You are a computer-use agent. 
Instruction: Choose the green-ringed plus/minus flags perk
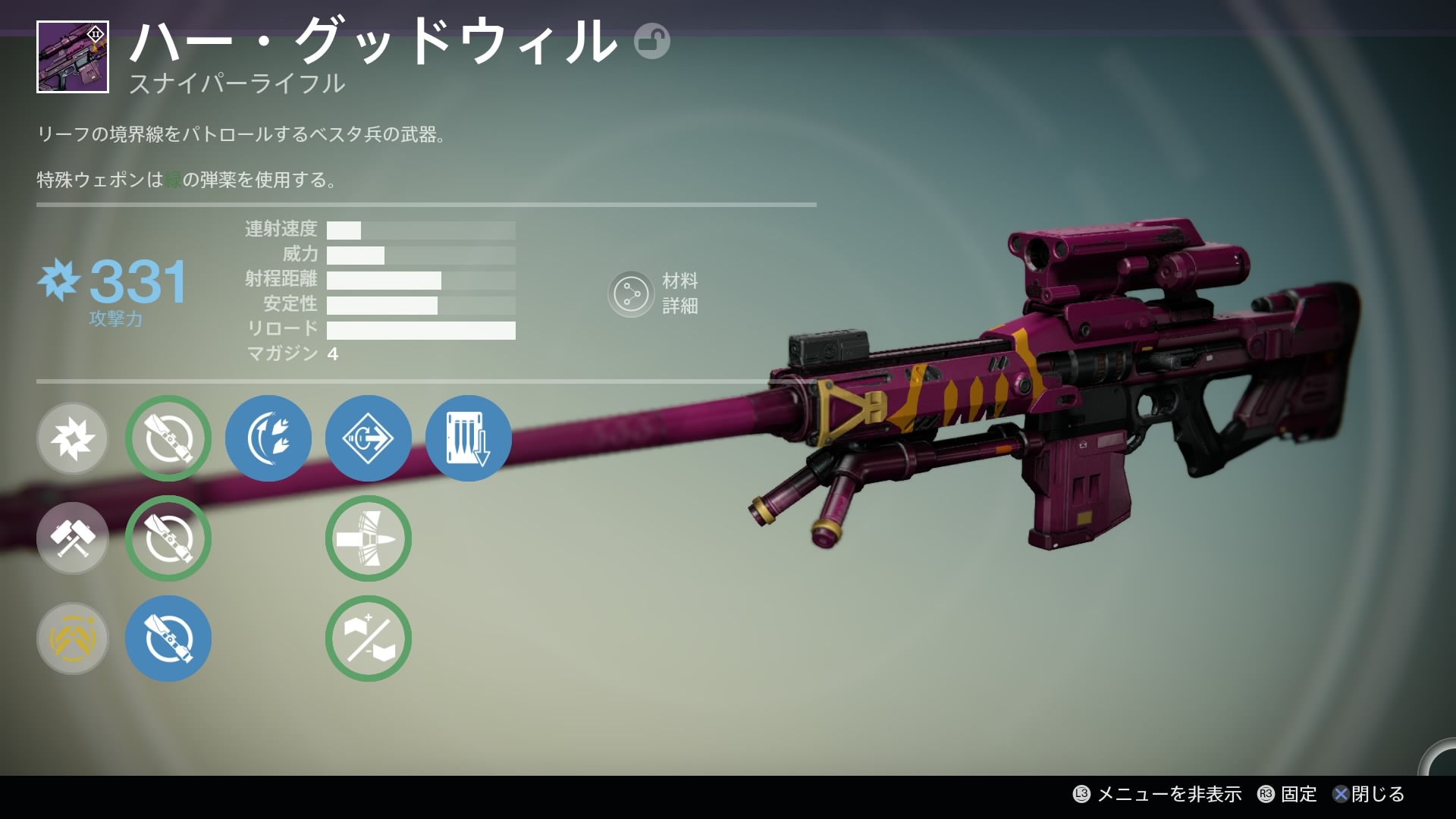click(369, 639)
